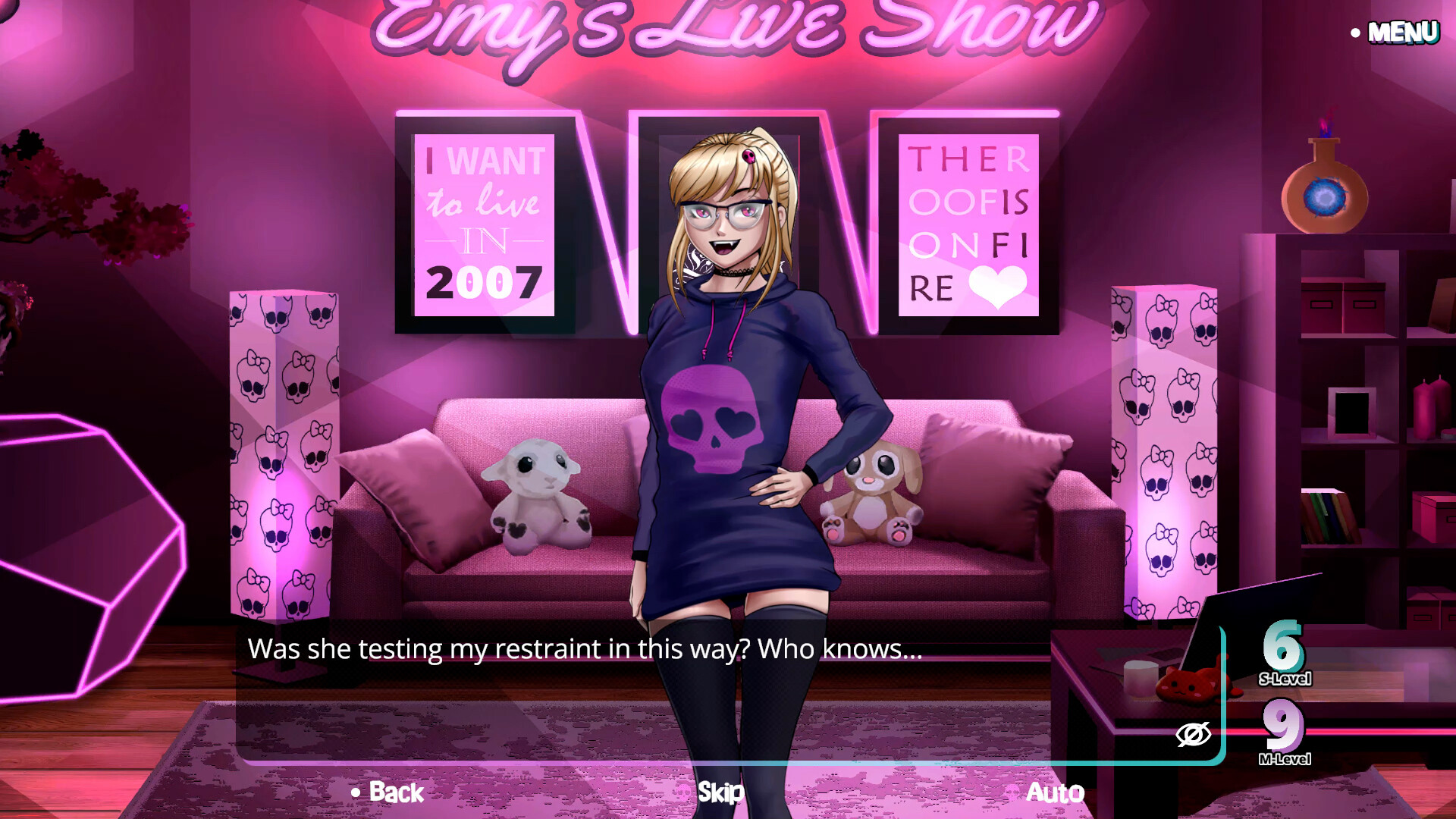Click the bullet dot next to Back
Viewport: 1456px width, 819px height.
353,793
